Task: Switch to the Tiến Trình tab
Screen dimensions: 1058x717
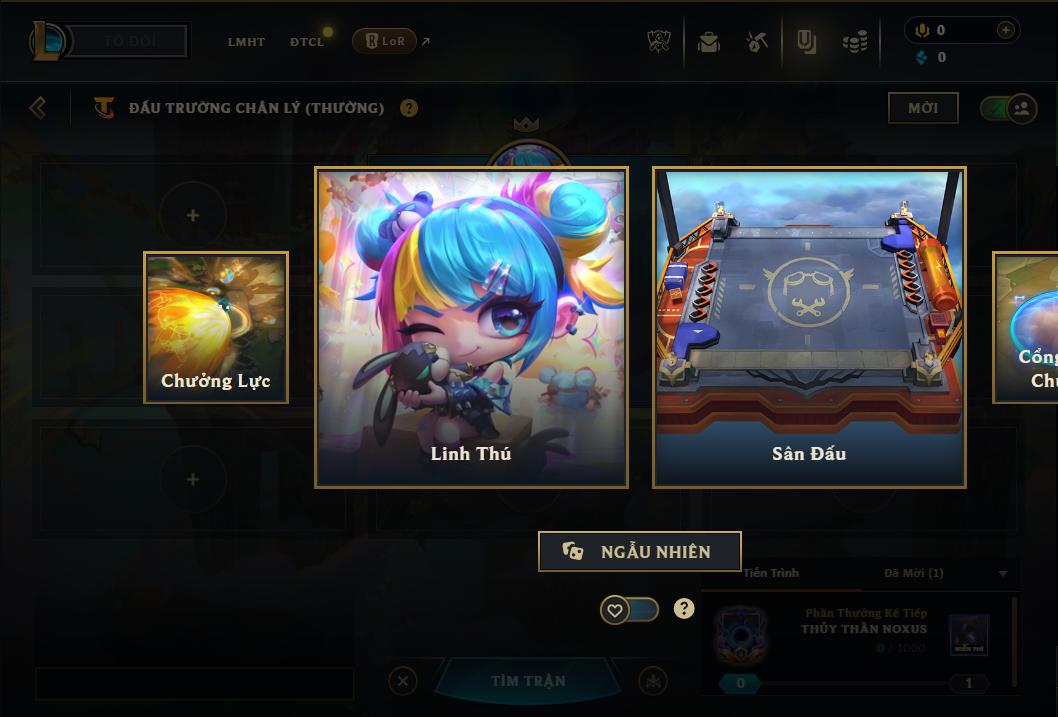Action: [771, 573]
